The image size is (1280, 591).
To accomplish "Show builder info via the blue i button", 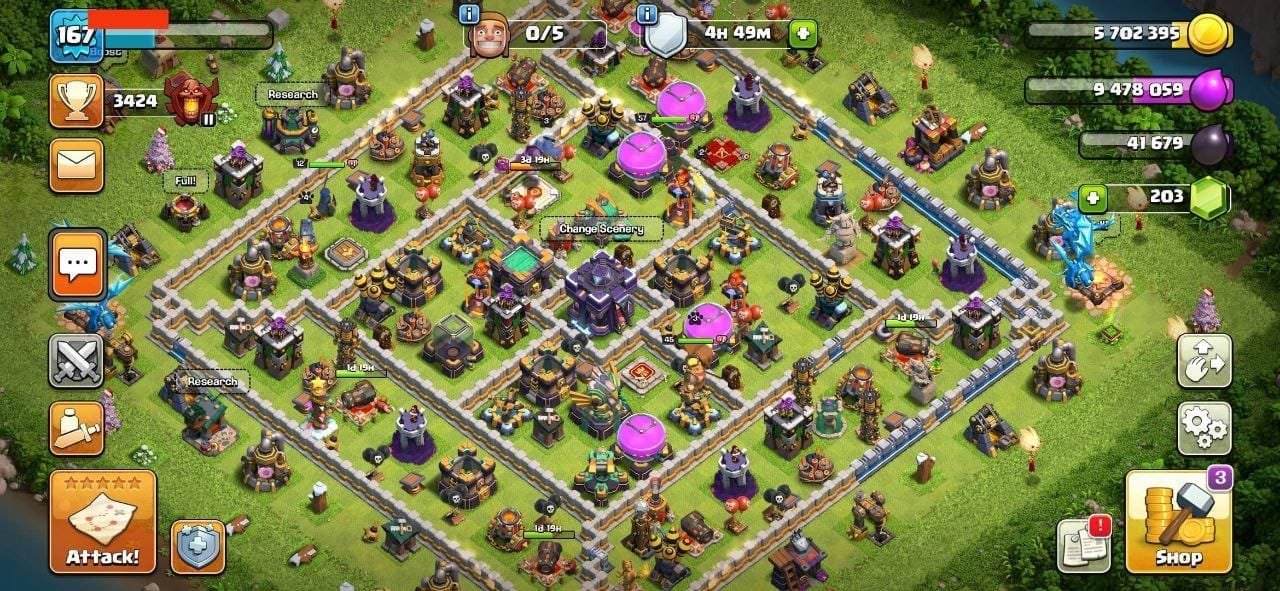I will (x=468, y=13).
